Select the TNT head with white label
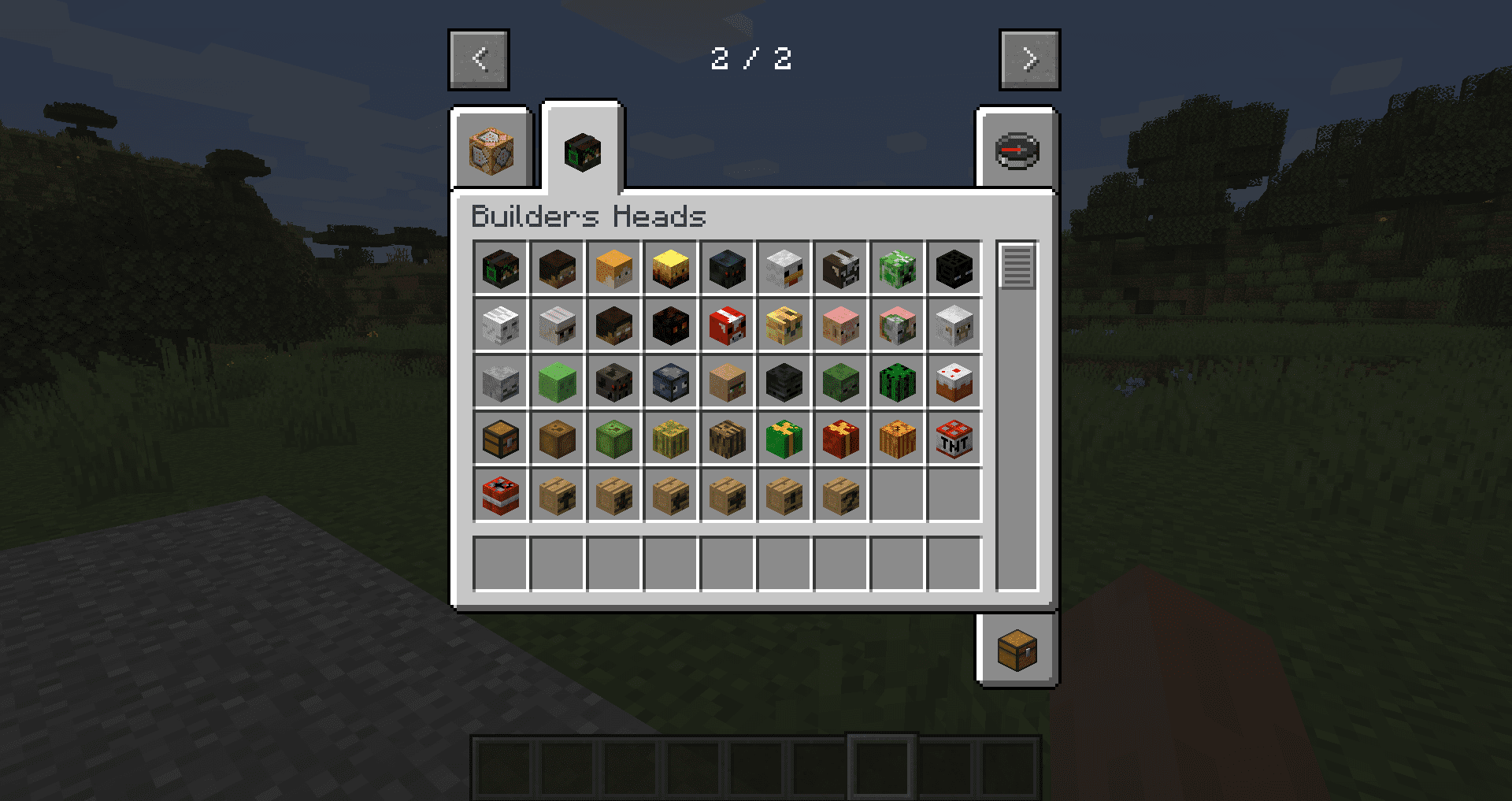The image size is (1512, 801). click(x=954, y=439)
